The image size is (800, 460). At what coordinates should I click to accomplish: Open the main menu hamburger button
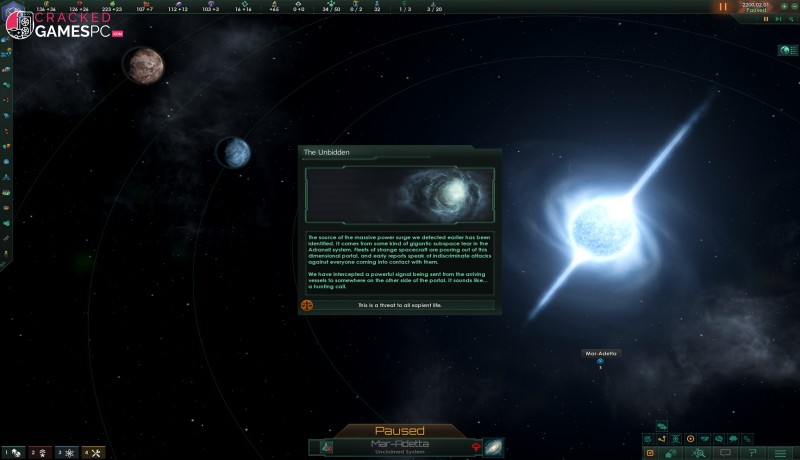[x=781, y=453]
